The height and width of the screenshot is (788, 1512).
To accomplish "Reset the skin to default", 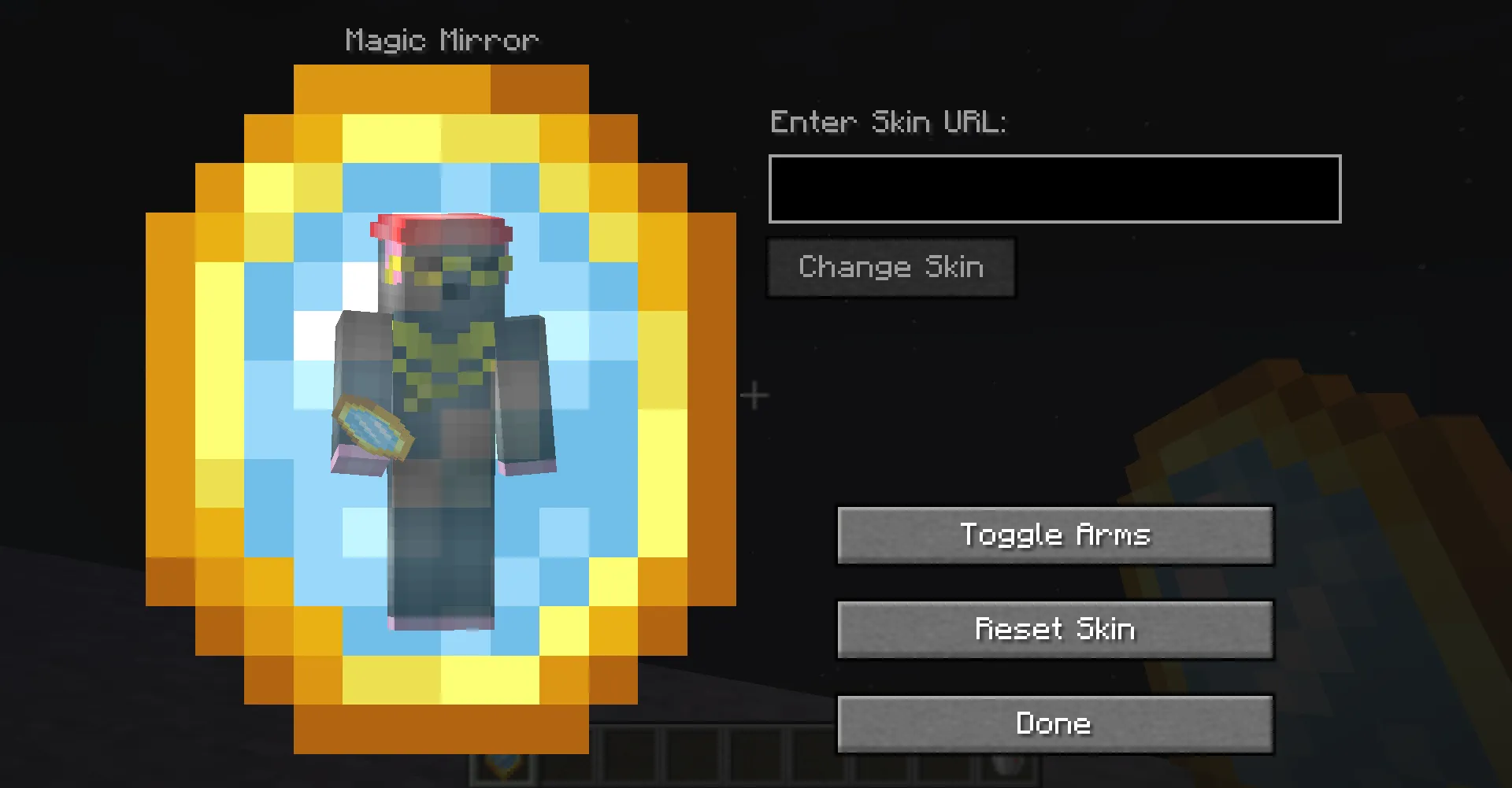I will [1055, 629].
